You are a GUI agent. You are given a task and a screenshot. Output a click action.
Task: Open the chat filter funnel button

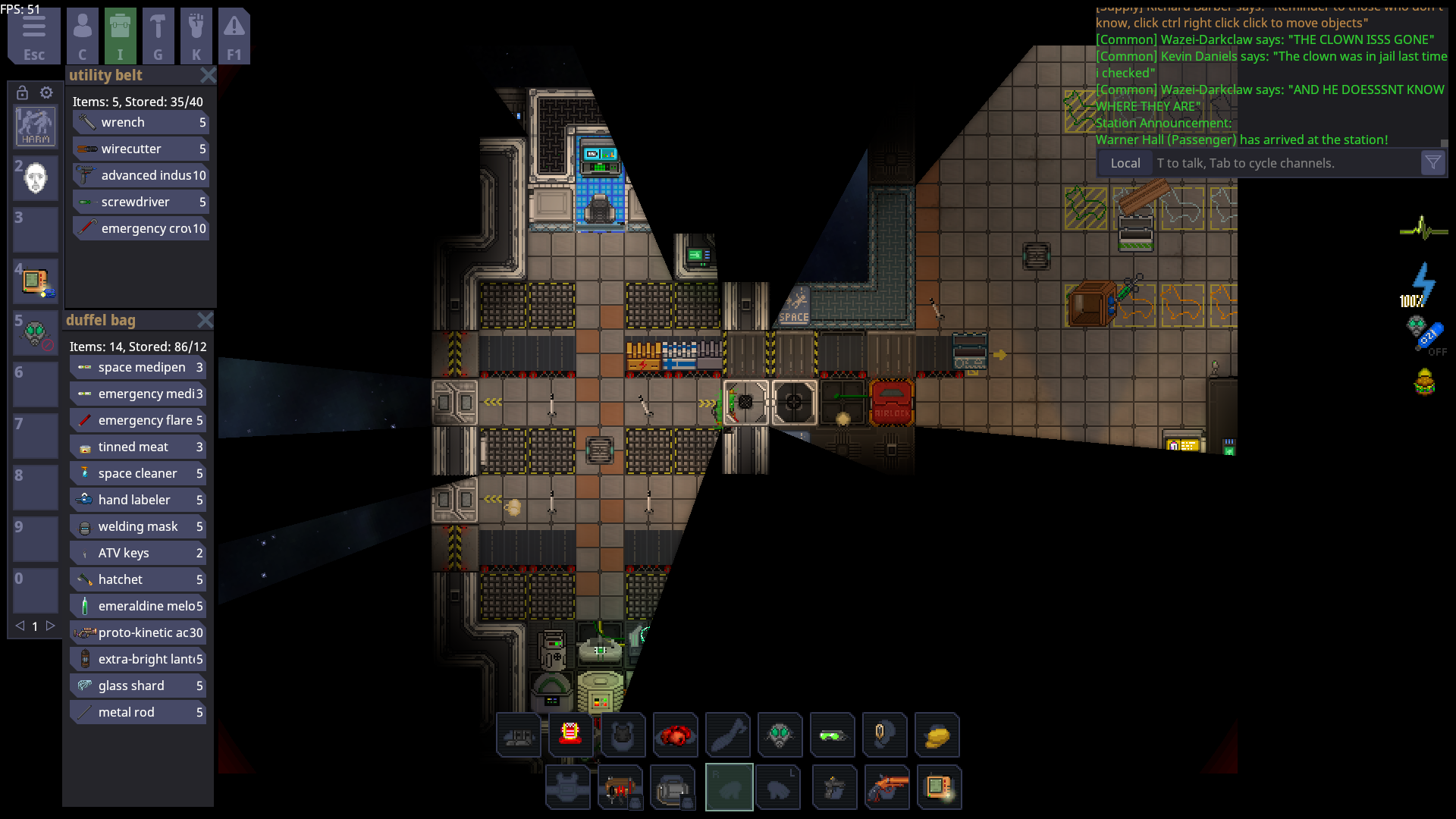pos(1432,163)
